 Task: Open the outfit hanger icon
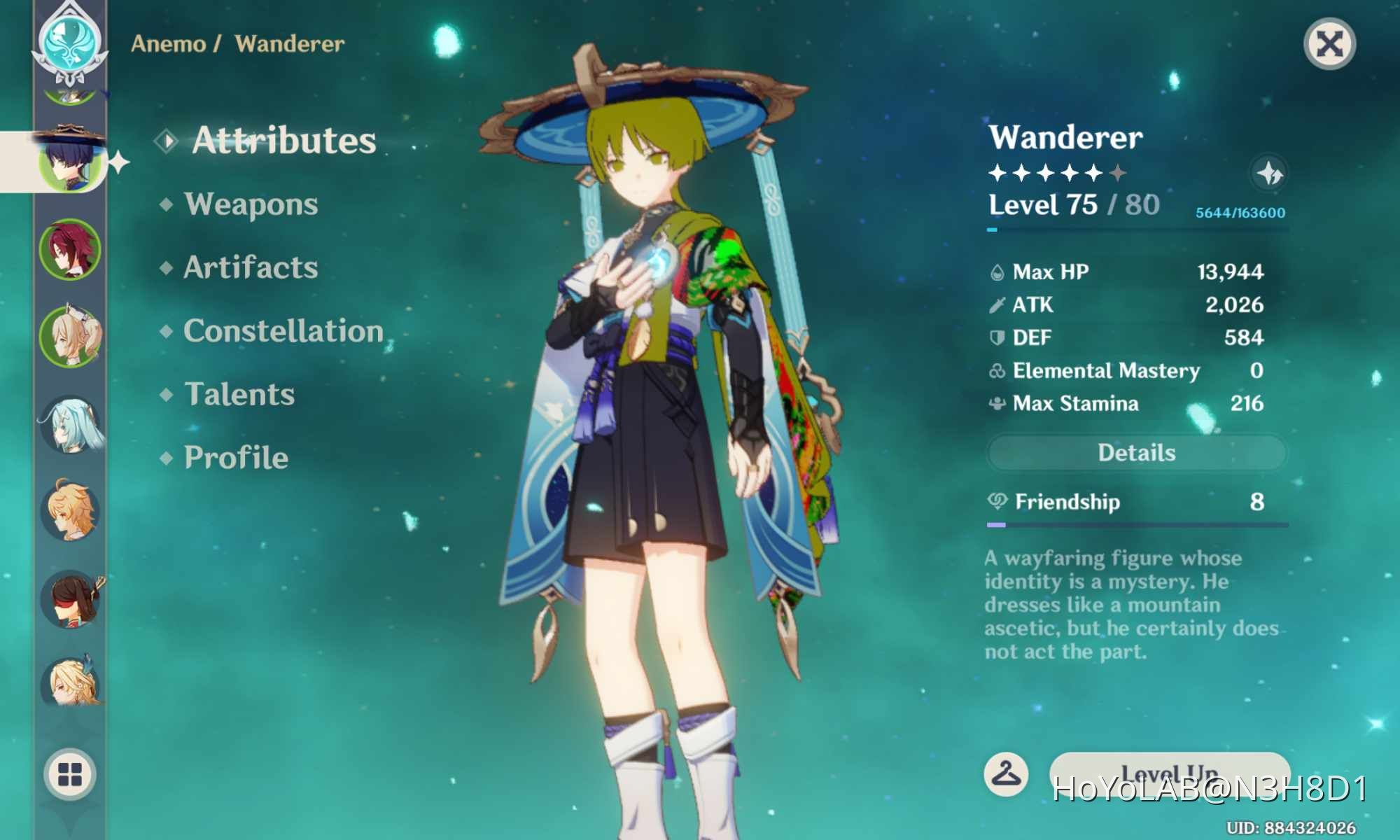click(1006, 773)
